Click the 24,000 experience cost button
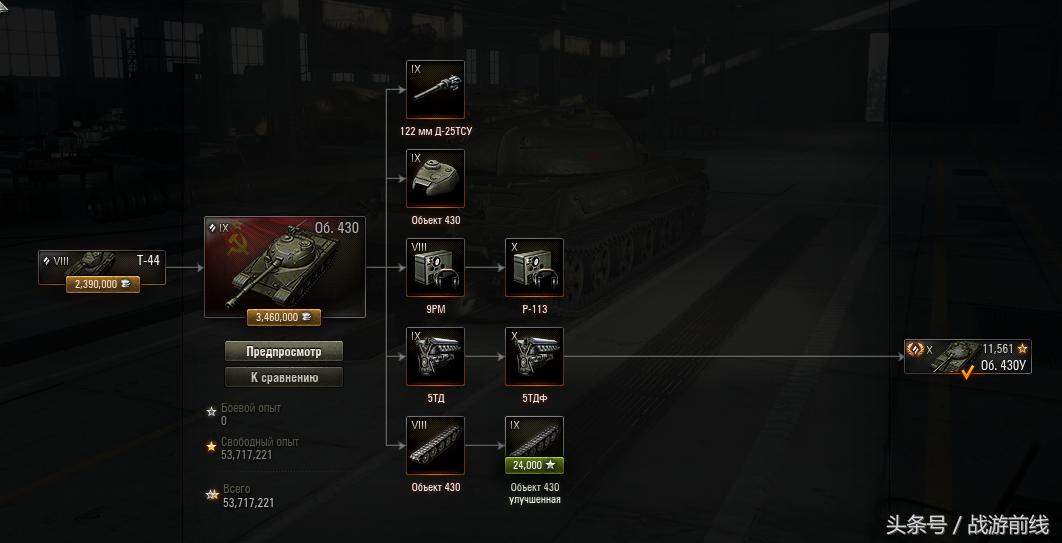 534,465
